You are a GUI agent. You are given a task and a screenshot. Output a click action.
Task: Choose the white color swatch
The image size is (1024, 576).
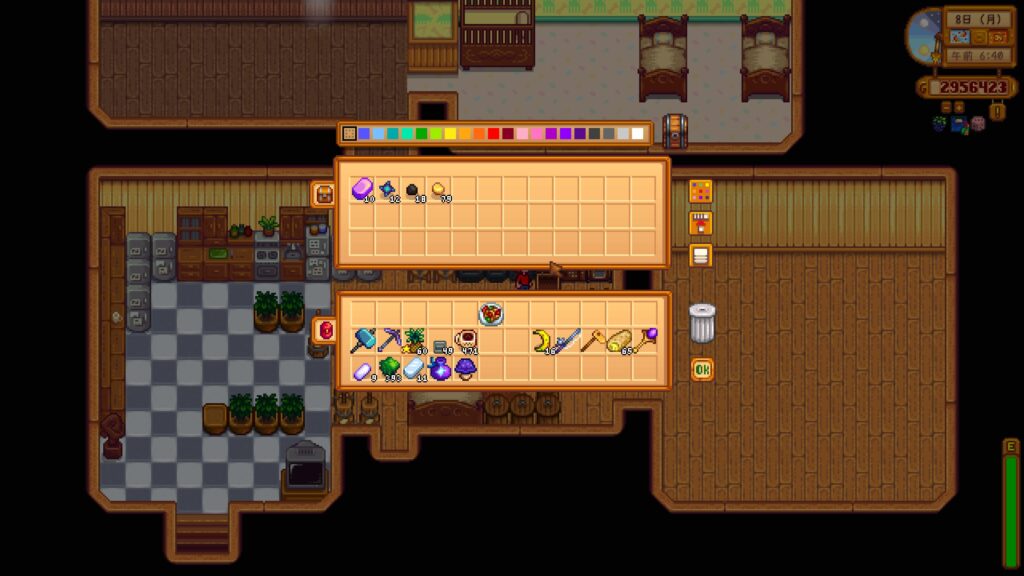637,133
